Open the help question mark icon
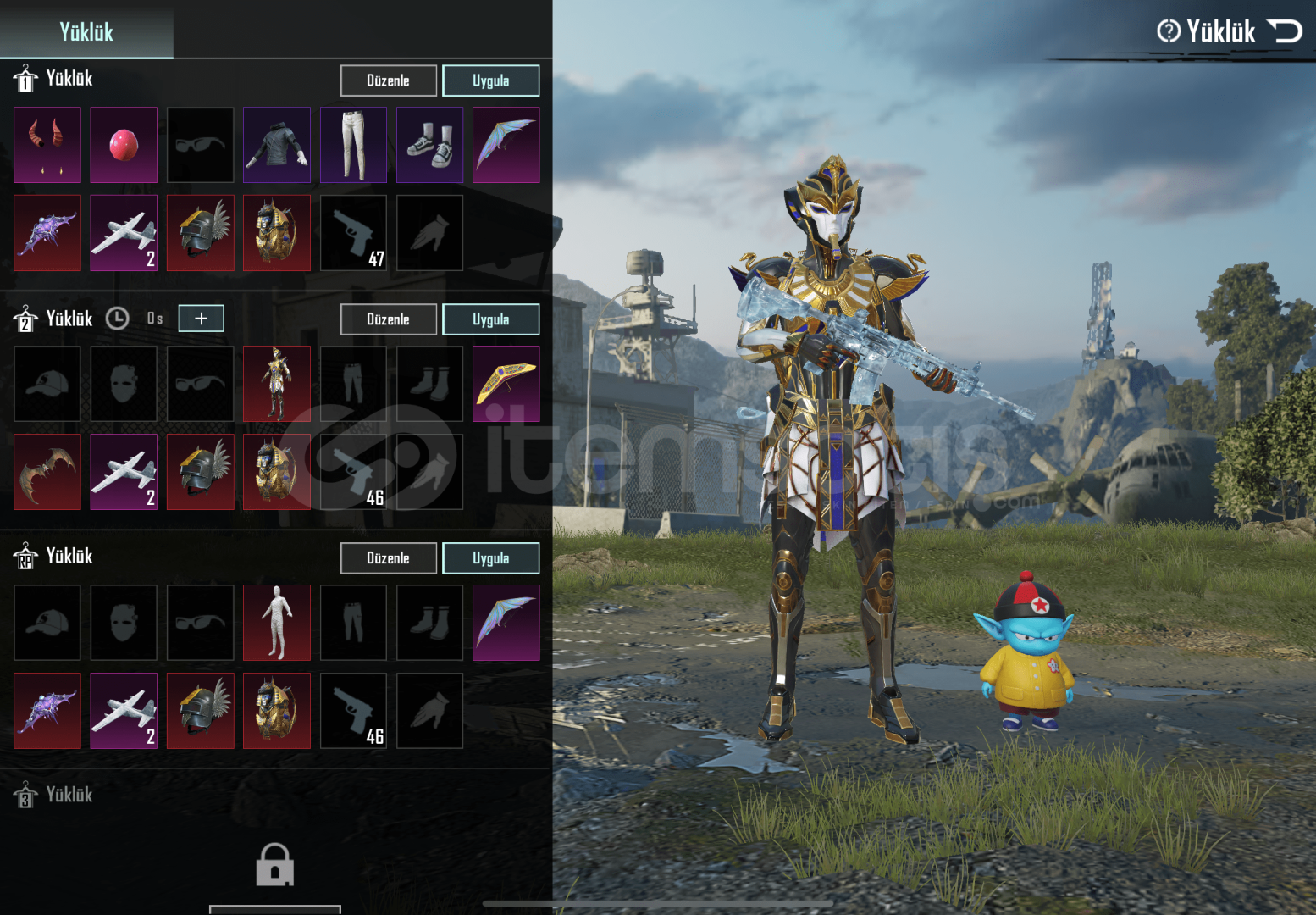The height and width of the screenshot is (915, 1316). pos(1169,31)
